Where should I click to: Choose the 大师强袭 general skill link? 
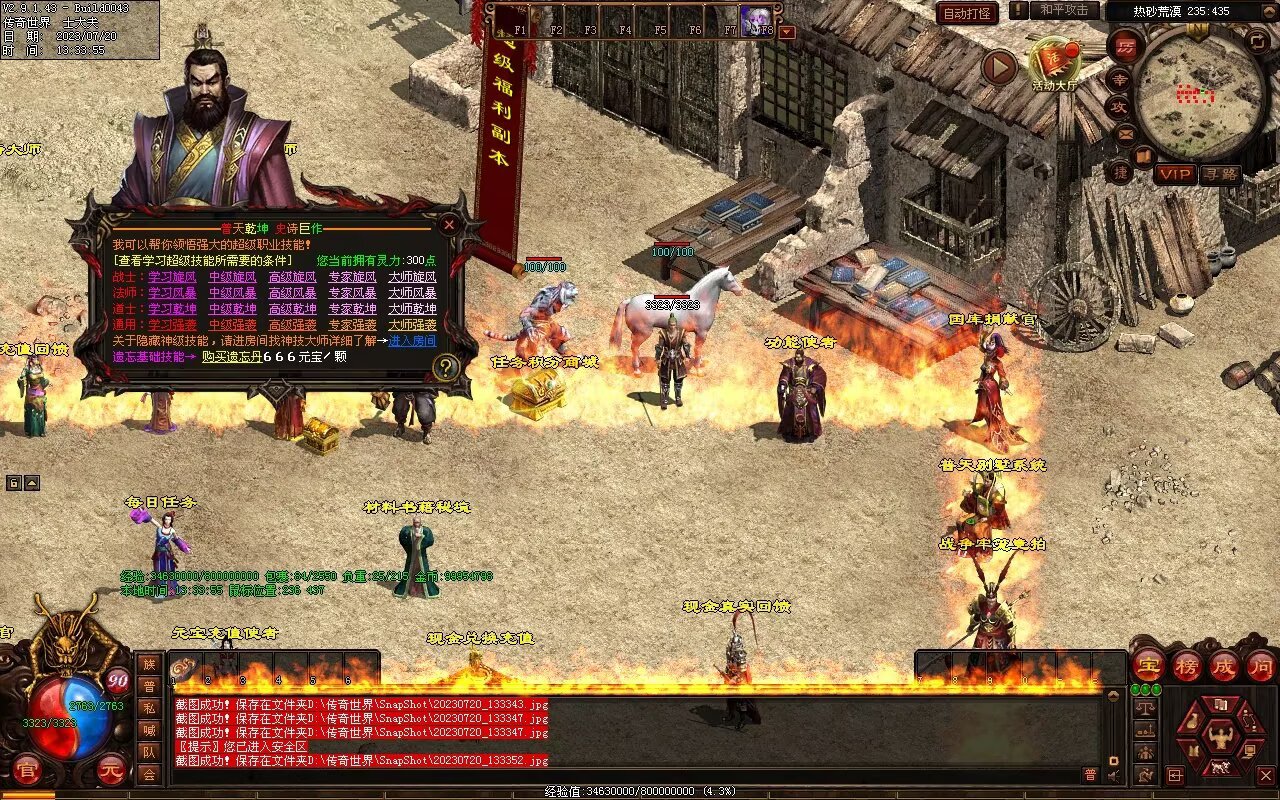[413, 325]
